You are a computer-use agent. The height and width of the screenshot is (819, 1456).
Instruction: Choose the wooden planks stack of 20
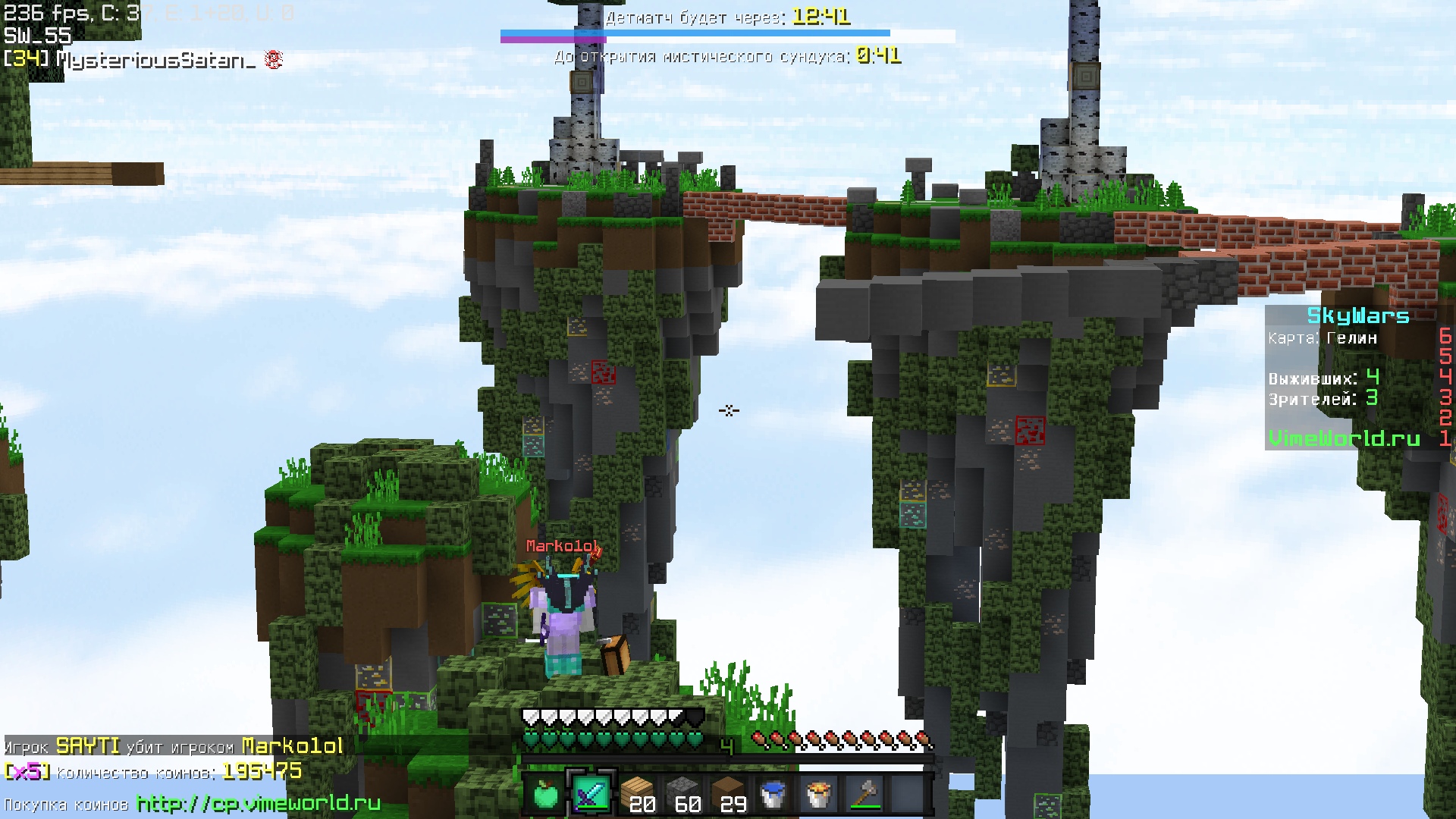click(636, 794)
